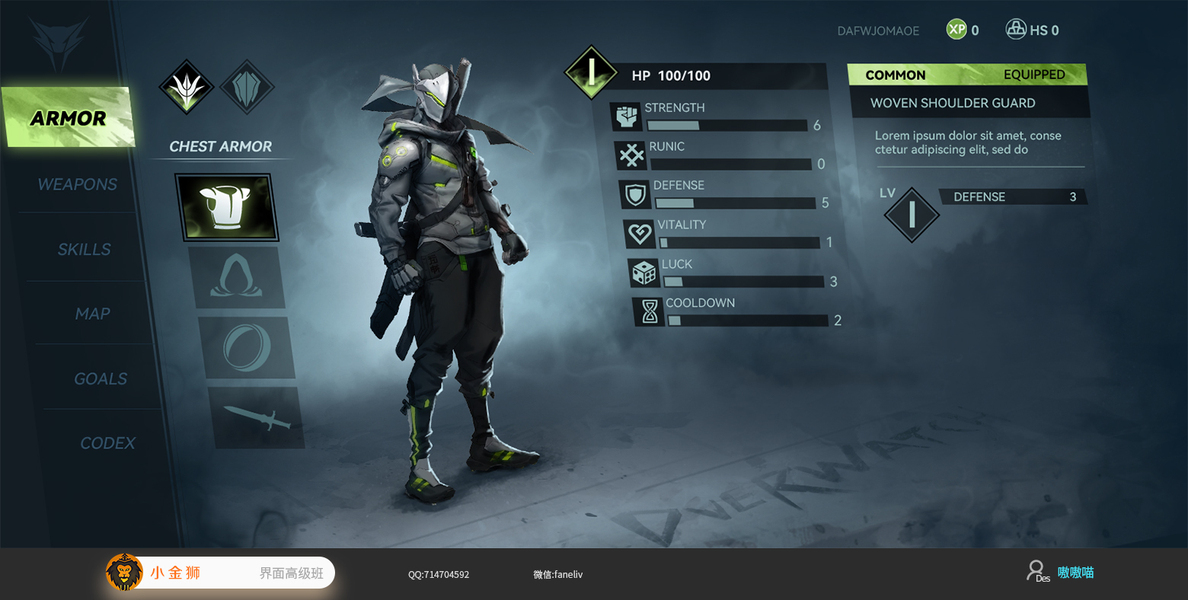Show the Map section
This screenshot has height=600, width=1188.
point(92,314)
